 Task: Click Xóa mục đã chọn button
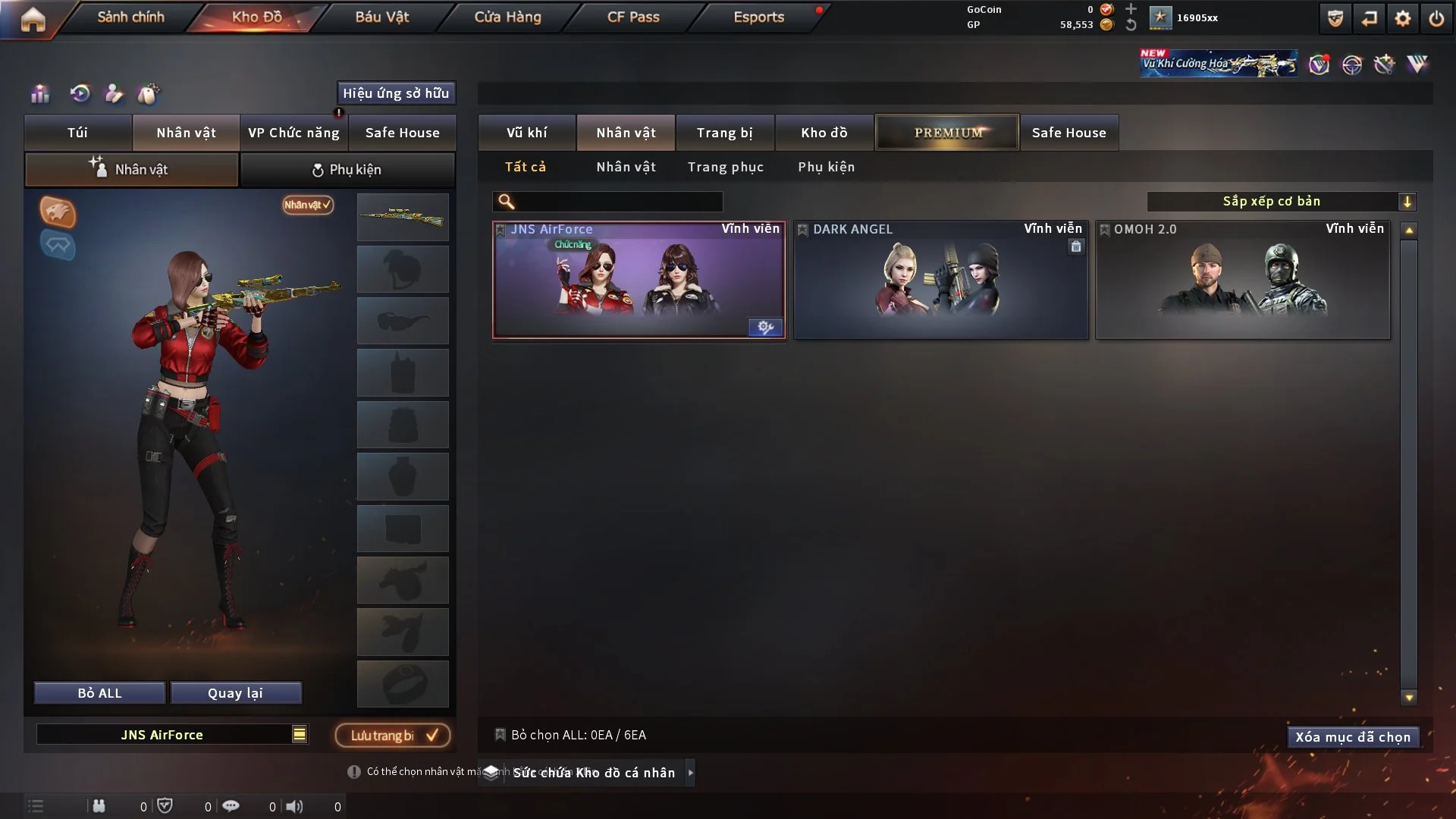(x=1352, y=737)
